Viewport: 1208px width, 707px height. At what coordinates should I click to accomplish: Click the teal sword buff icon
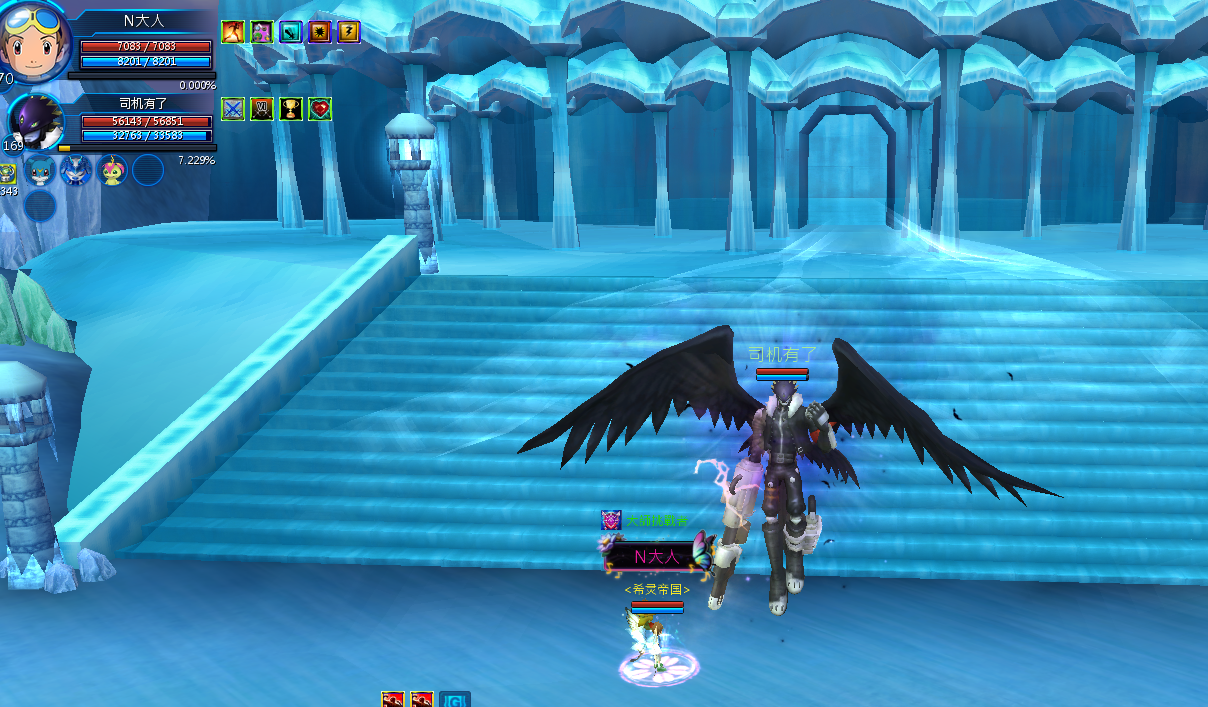(x=291, y=32)
